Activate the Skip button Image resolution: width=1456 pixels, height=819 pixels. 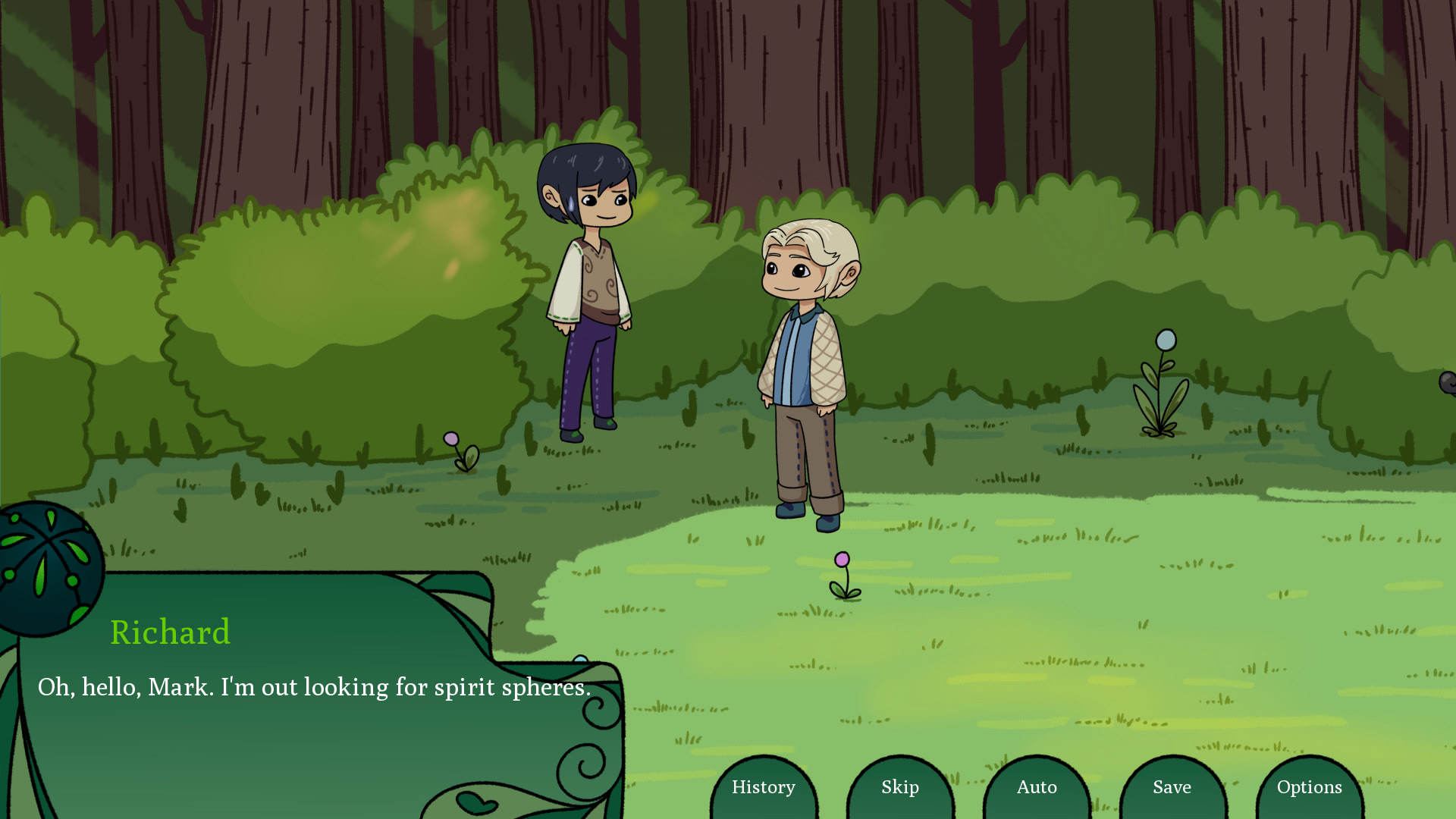[x=900, y=787]
